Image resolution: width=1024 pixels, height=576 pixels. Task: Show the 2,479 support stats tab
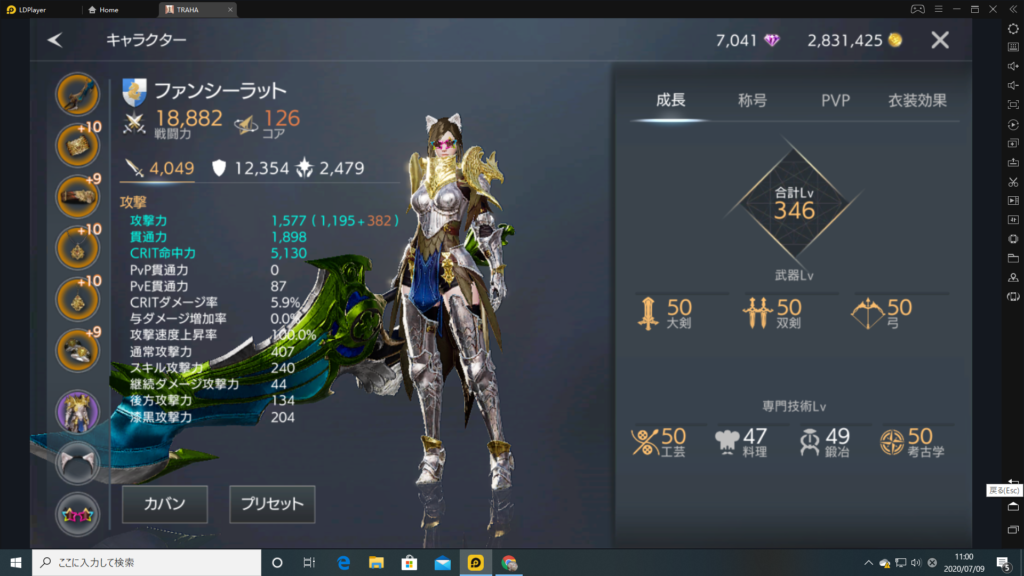[335, 169]
